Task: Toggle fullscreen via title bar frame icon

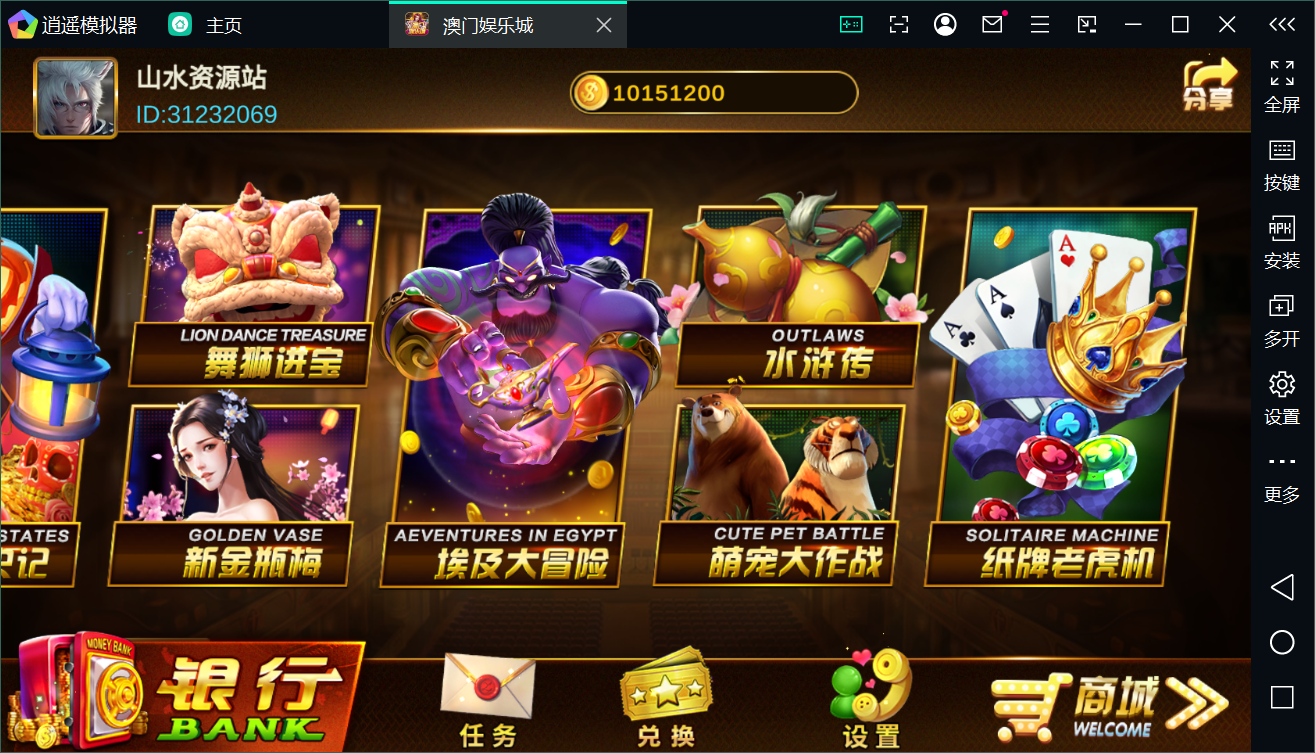Action: (x=898, y=23)
